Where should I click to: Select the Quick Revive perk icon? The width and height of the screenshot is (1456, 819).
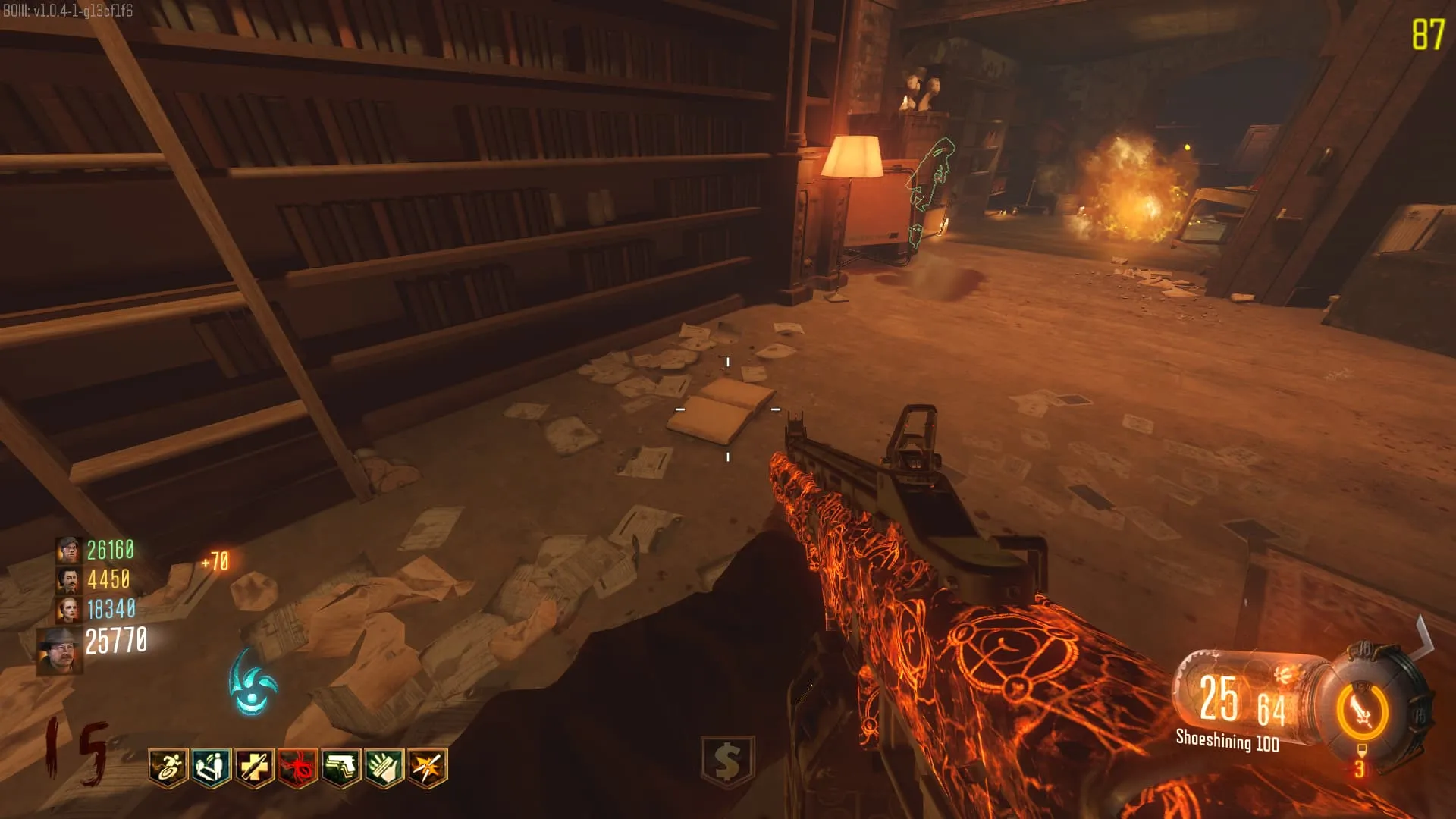pos(212,768)
